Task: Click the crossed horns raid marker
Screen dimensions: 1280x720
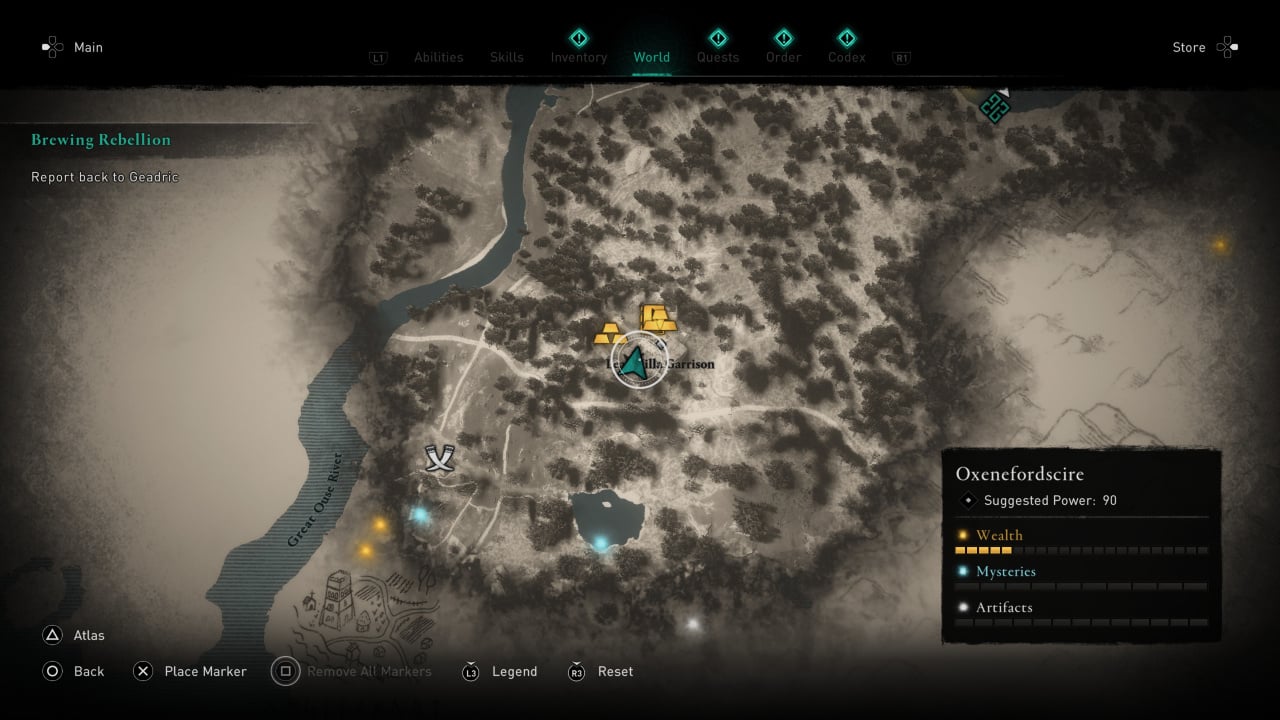Action: coord(439,458)
